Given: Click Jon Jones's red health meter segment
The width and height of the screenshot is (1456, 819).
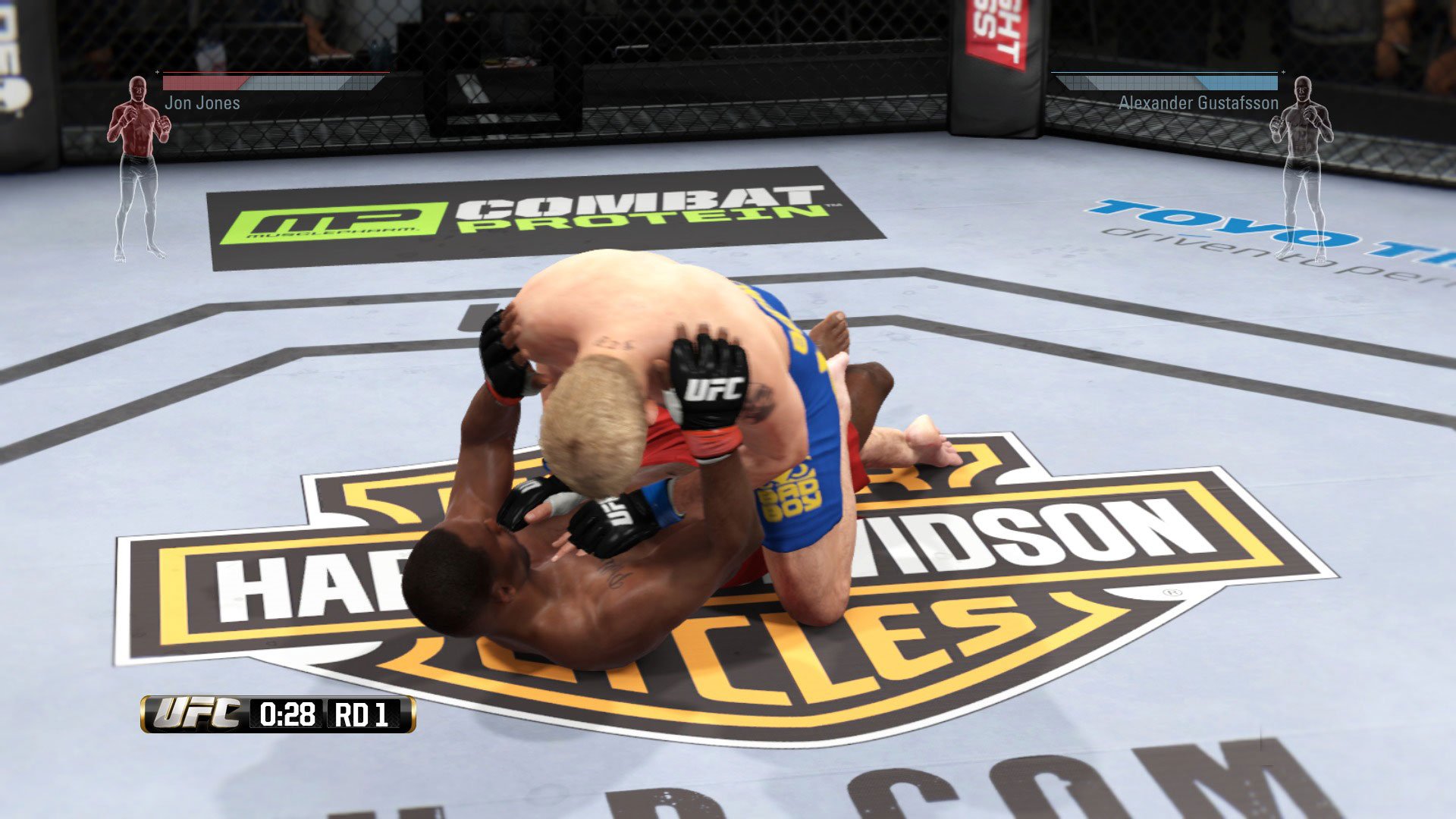Looking at the screenshot, I should click(205, 83).
